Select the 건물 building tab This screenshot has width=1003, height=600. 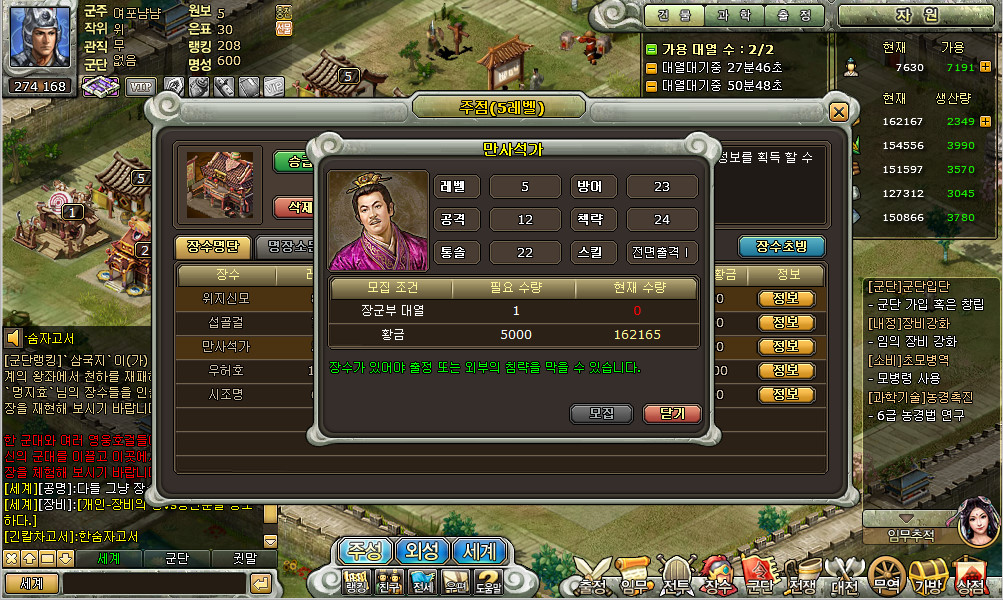tap(679, 16)
